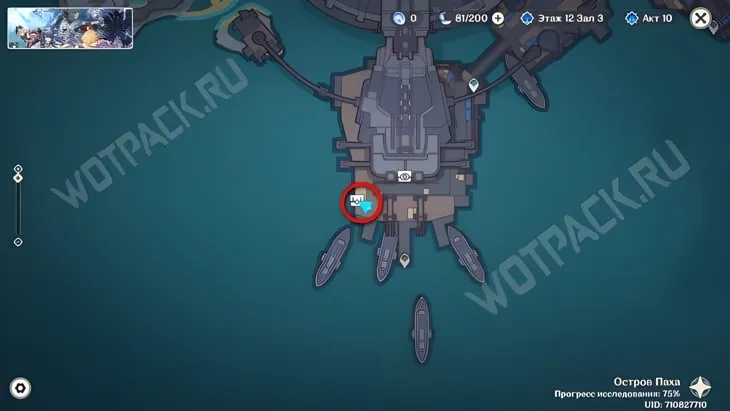Open the Act 10 theater indicator
Image resolution: width=730 pixels, height=411 pixels.
pos(649,18)
